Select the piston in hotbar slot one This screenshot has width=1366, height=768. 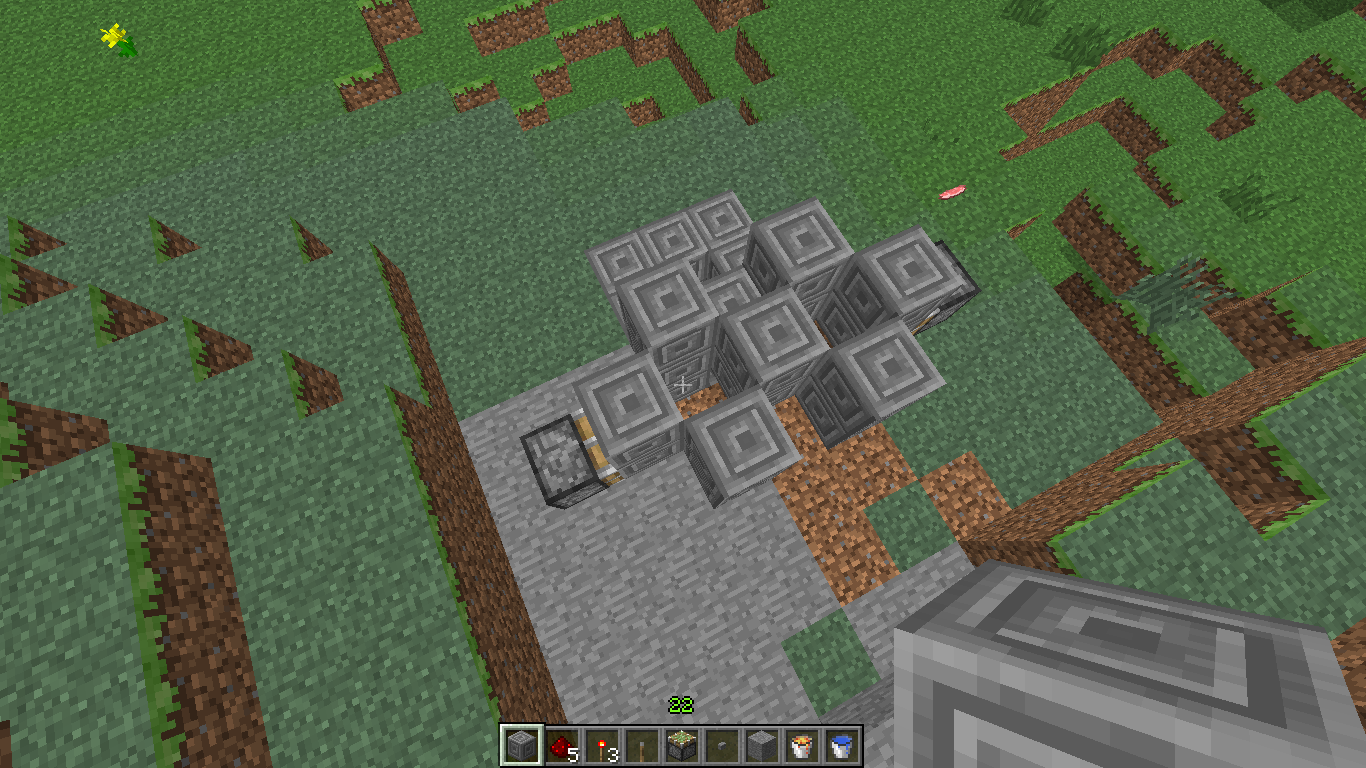521,746
